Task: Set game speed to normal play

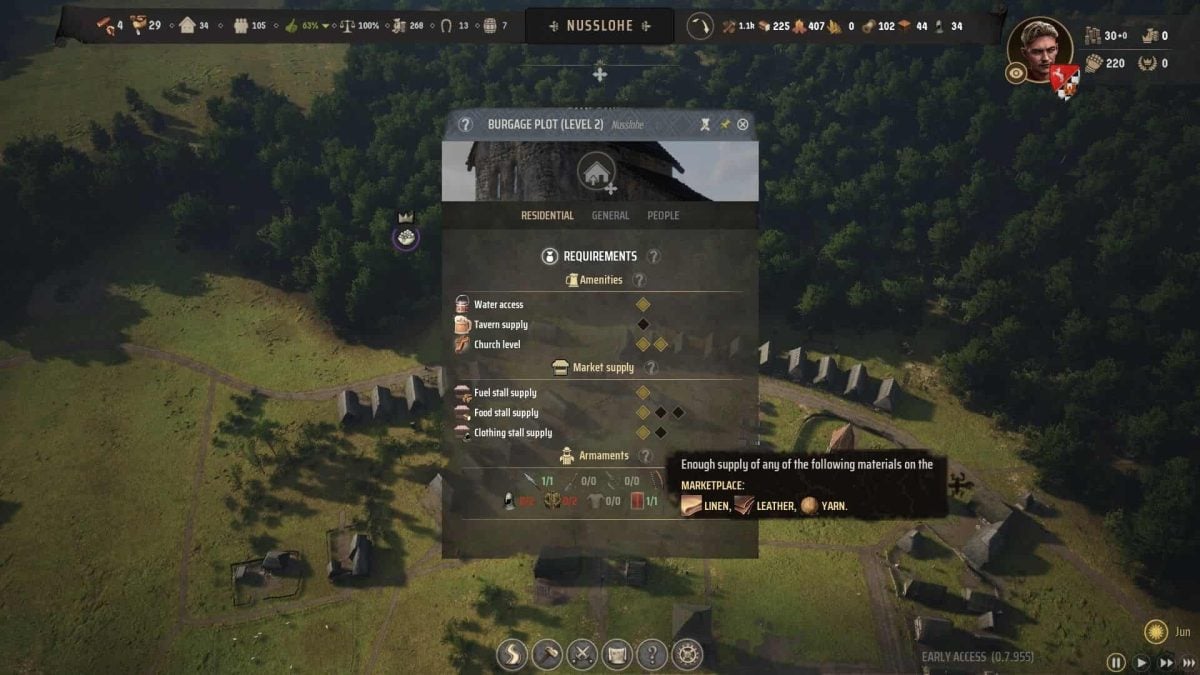Action: click(1142, 662)
